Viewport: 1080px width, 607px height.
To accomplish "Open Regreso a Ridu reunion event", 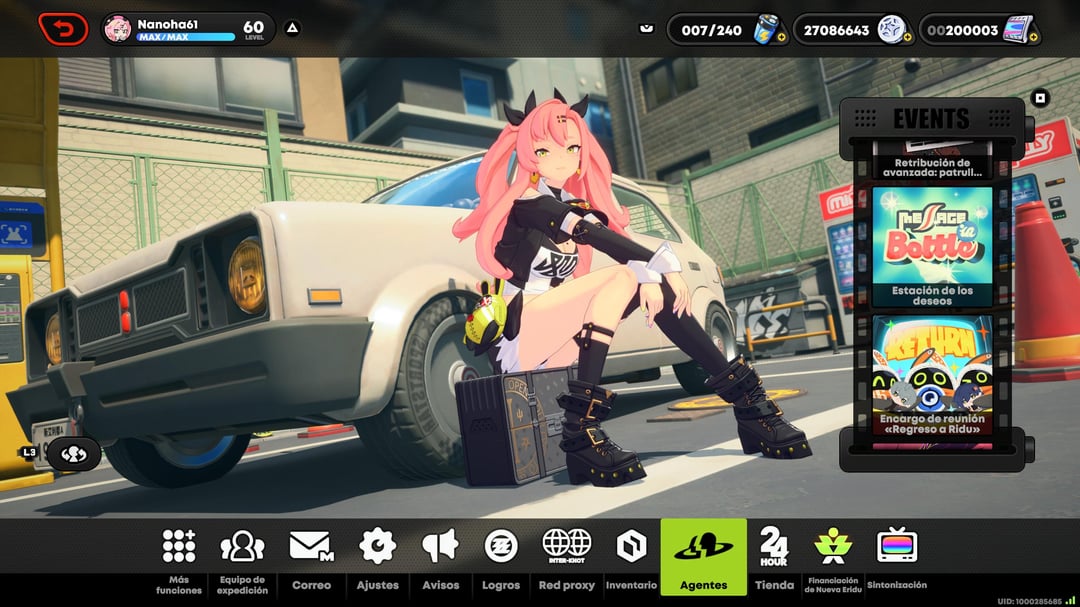I will [x=931, y=374].
